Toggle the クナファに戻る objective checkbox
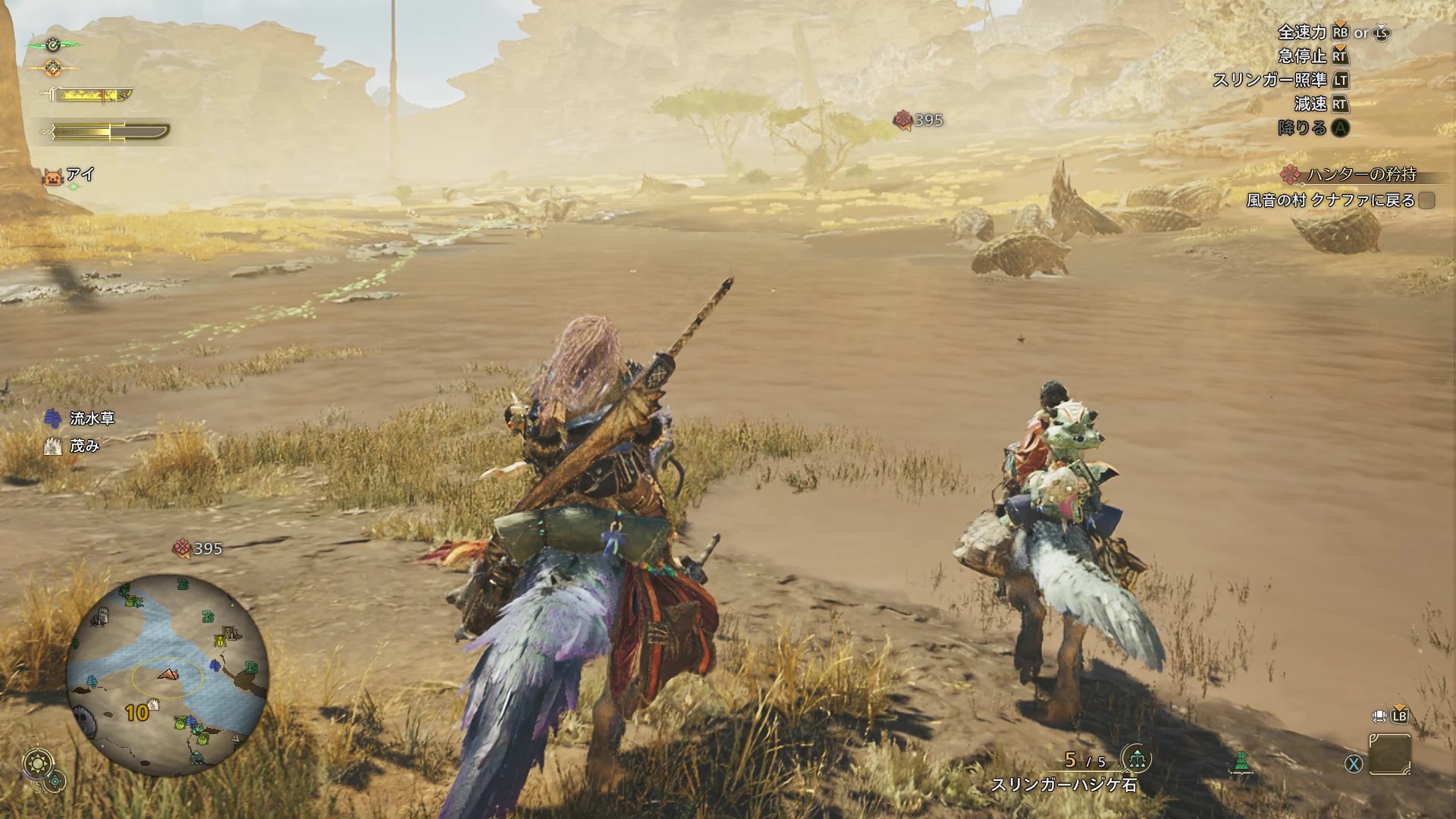Image resolution: width=1456 pixels, height=819 pixels. (1426, 200)
